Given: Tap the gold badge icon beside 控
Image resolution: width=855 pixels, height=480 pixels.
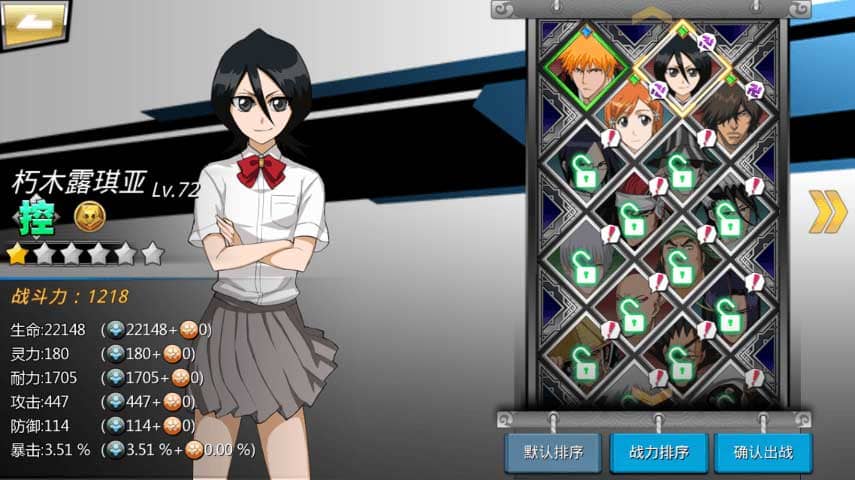Looking at the screenshot, I should 90,217.
